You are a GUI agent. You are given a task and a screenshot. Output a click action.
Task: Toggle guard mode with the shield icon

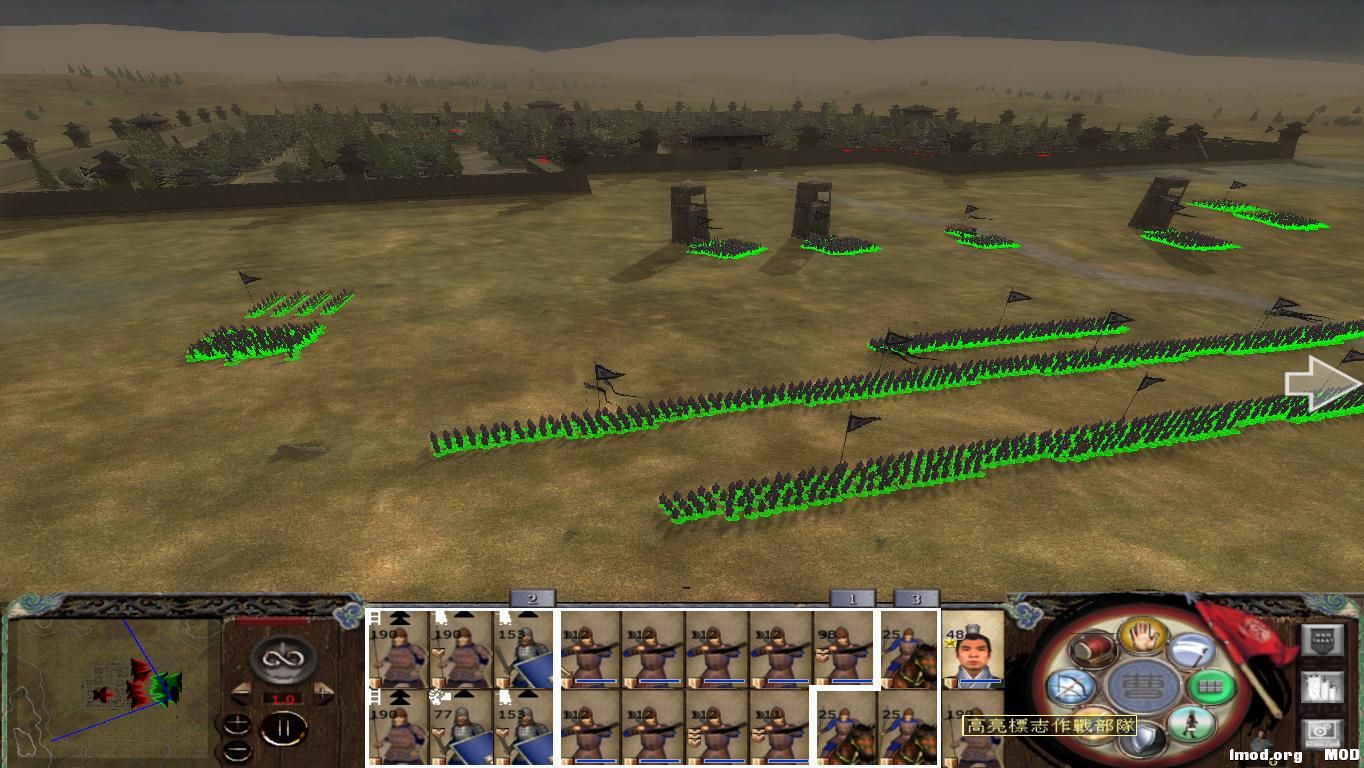[1142, 738]
